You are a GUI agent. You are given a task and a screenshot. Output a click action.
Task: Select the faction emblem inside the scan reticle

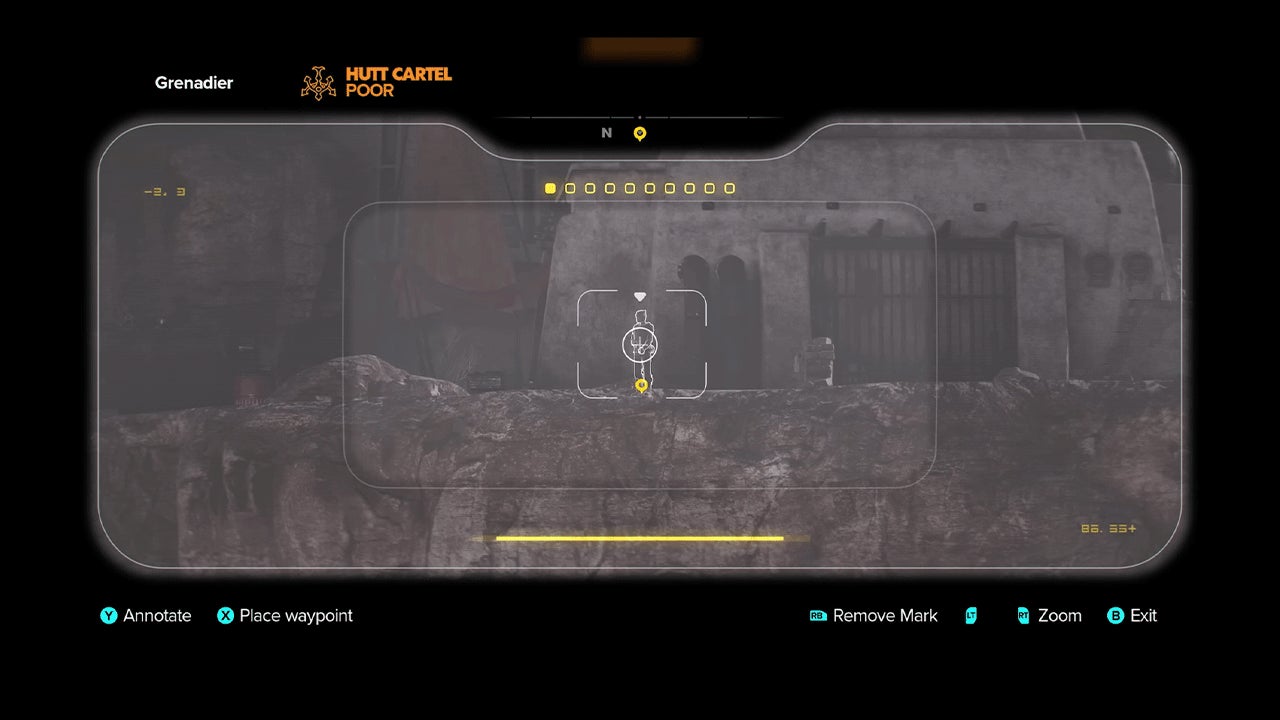tap(638, 346)
